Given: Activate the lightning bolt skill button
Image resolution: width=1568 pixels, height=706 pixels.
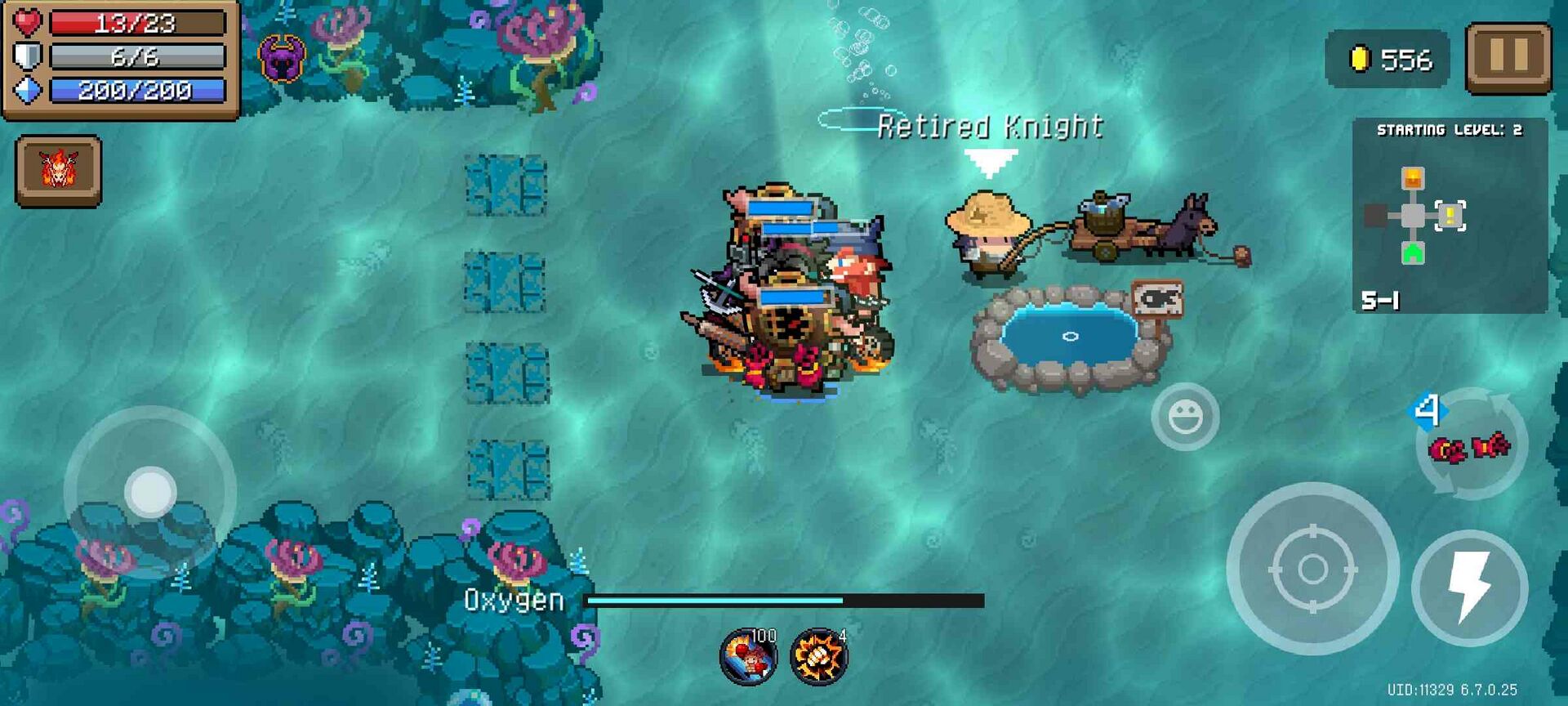Looking at the screenshot, I should point(1468,588).
